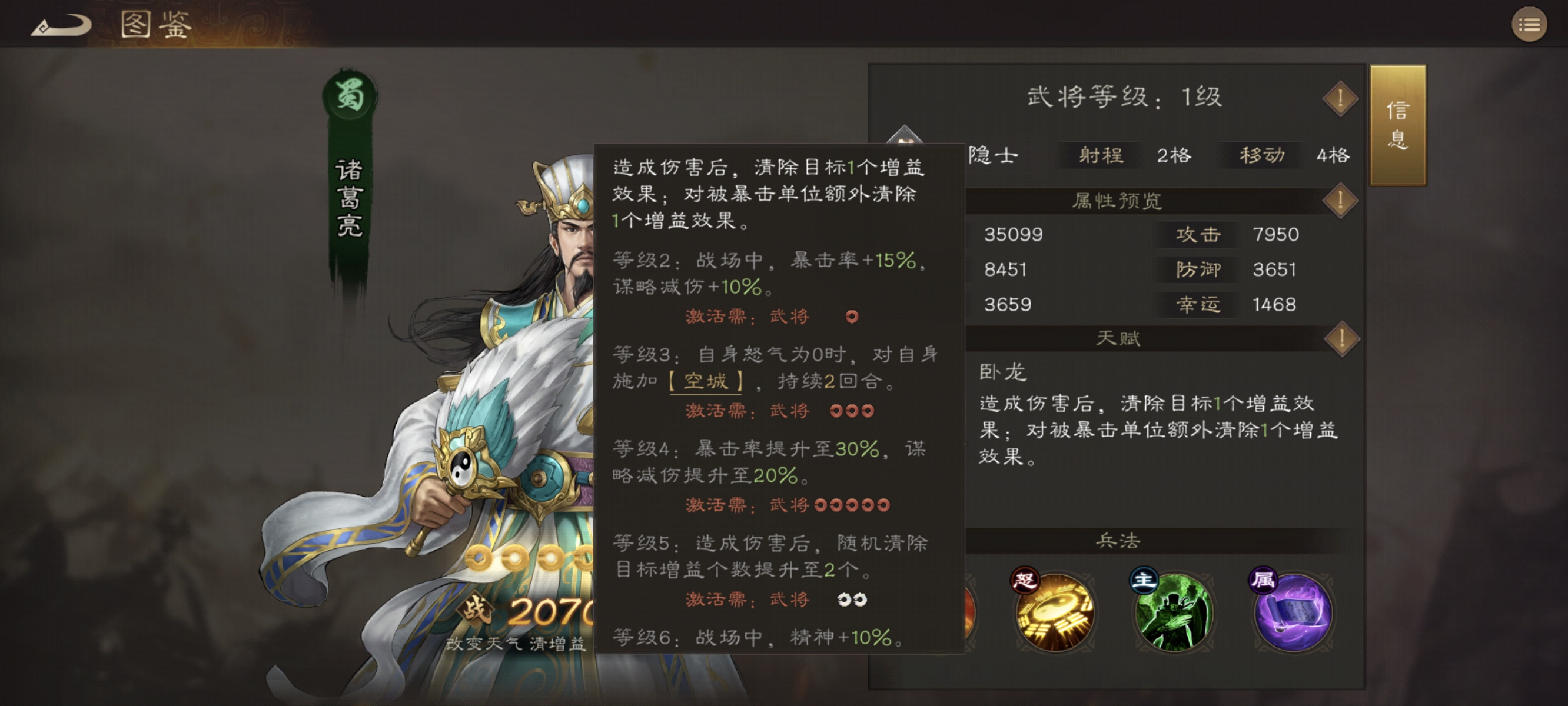Click the 幸运 luck stat showing 1468
This screenshot has height=706, width=1568.
tap(1198, 305)
